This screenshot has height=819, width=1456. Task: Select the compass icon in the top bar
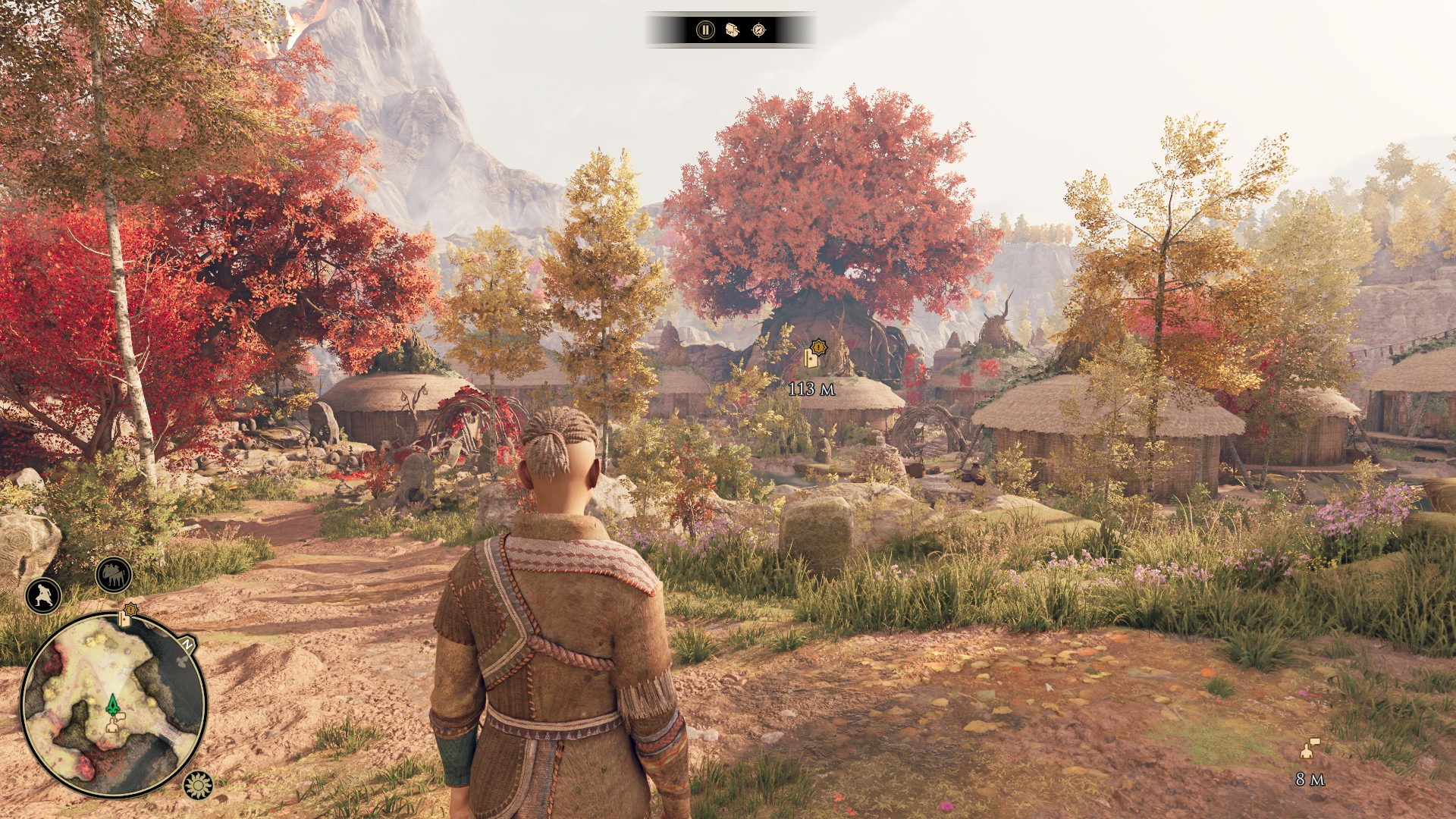(758, 30)
